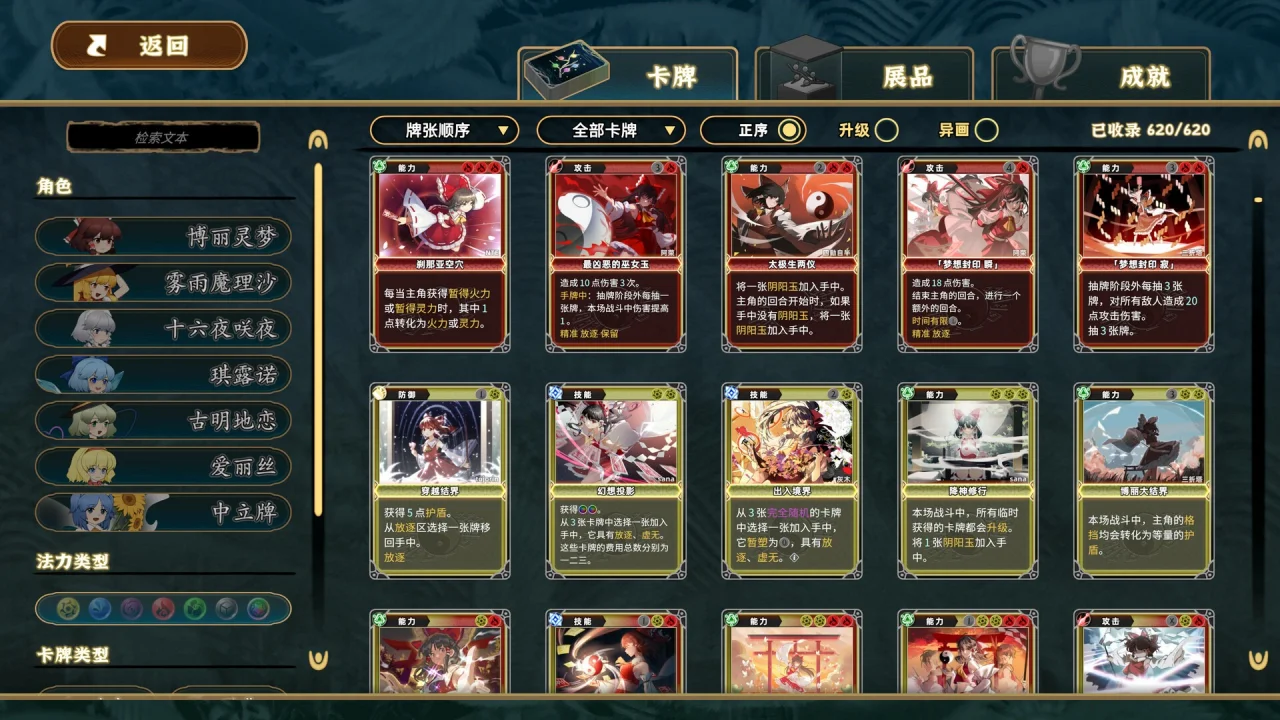Screen dimensions: 1280x720
Task: Select the yellow mana type filter icon
Action: tap(69, 608)
